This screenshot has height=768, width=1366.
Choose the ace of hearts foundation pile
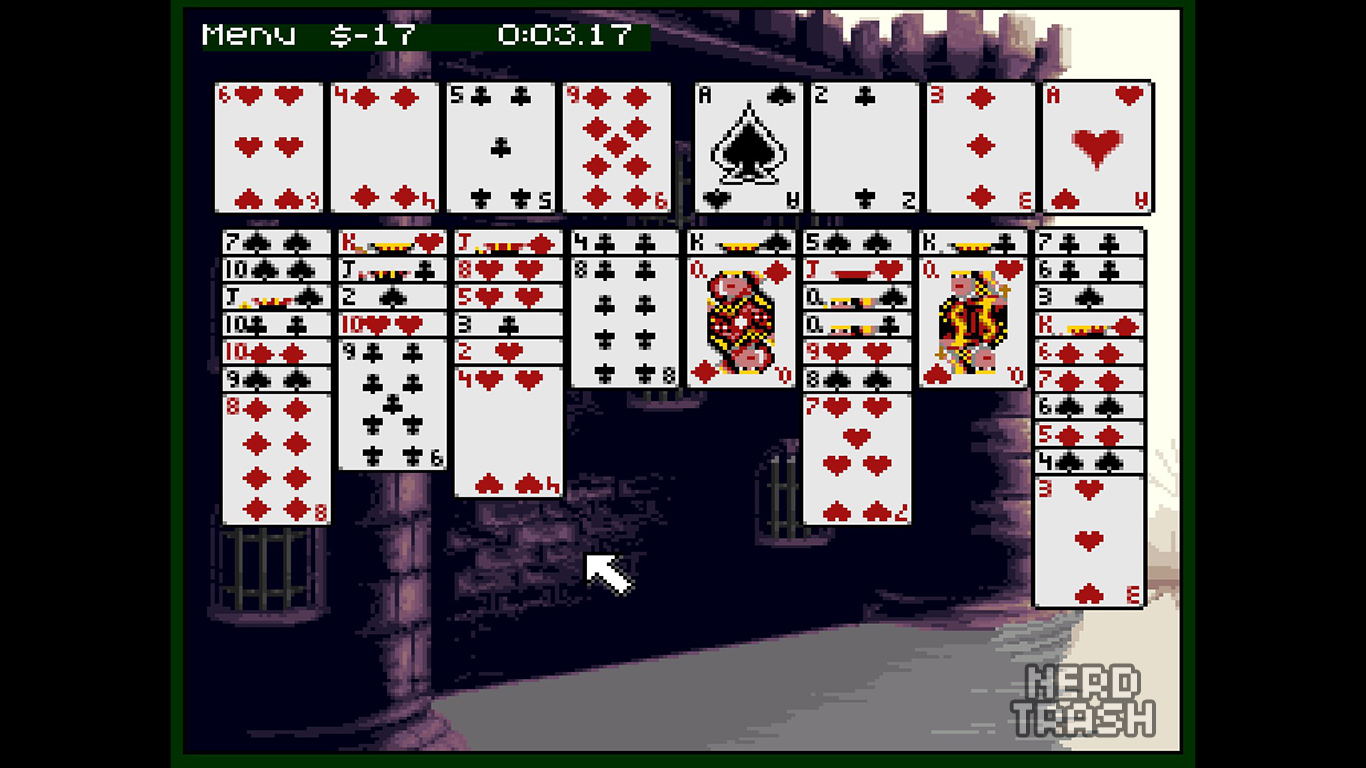coord(1097,147)
